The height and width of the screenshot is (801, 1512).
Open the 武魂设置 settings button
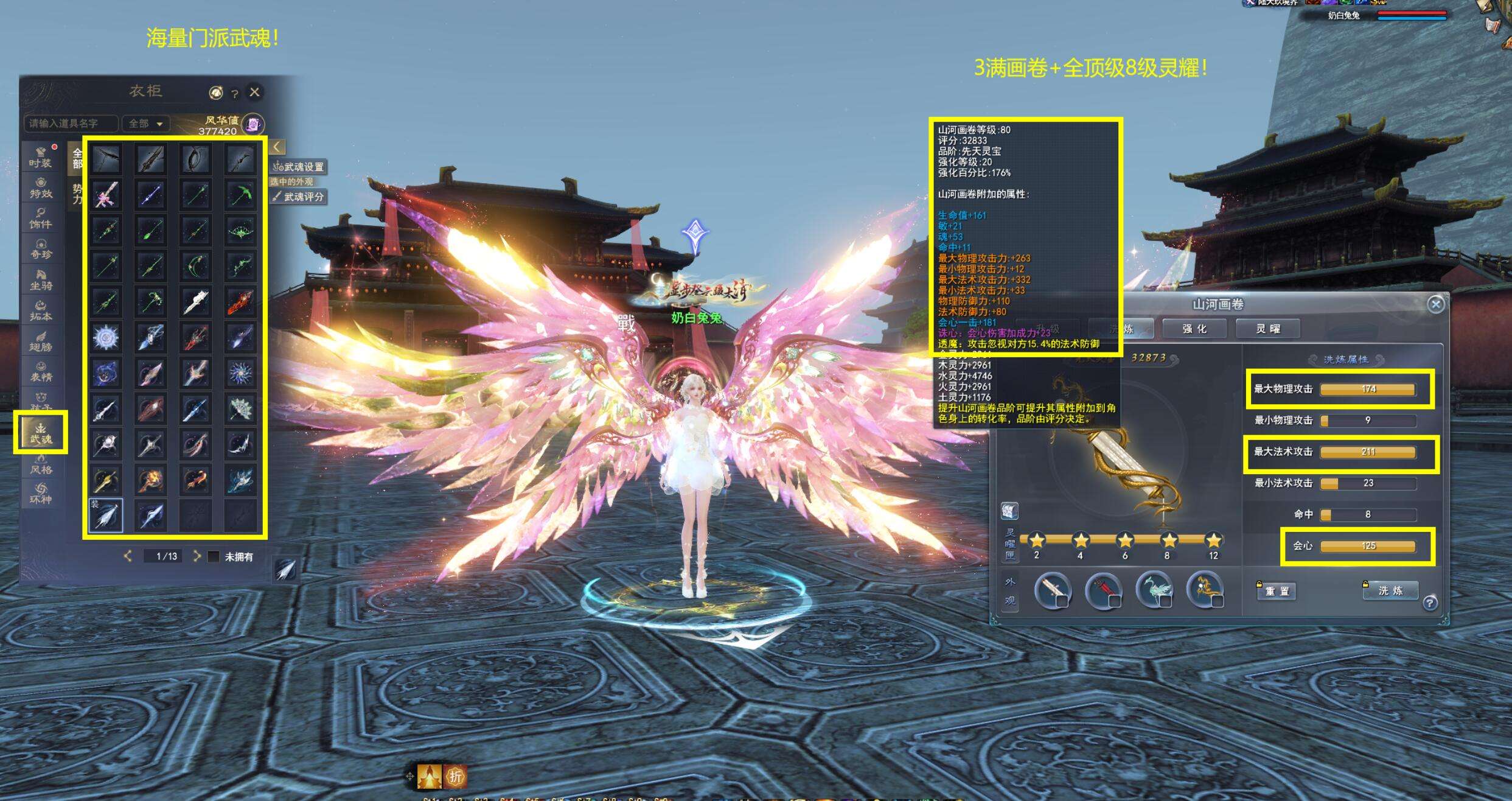coord(299,167)
